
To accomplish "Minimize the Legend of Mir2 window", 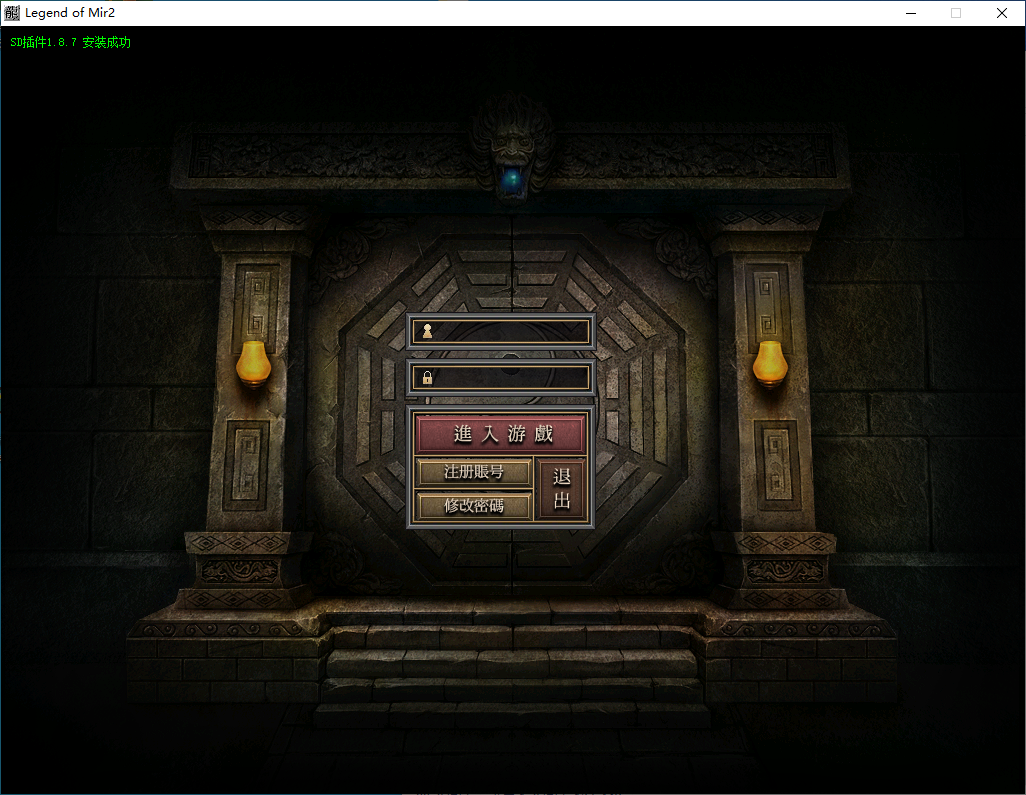I will pos(911,13).
